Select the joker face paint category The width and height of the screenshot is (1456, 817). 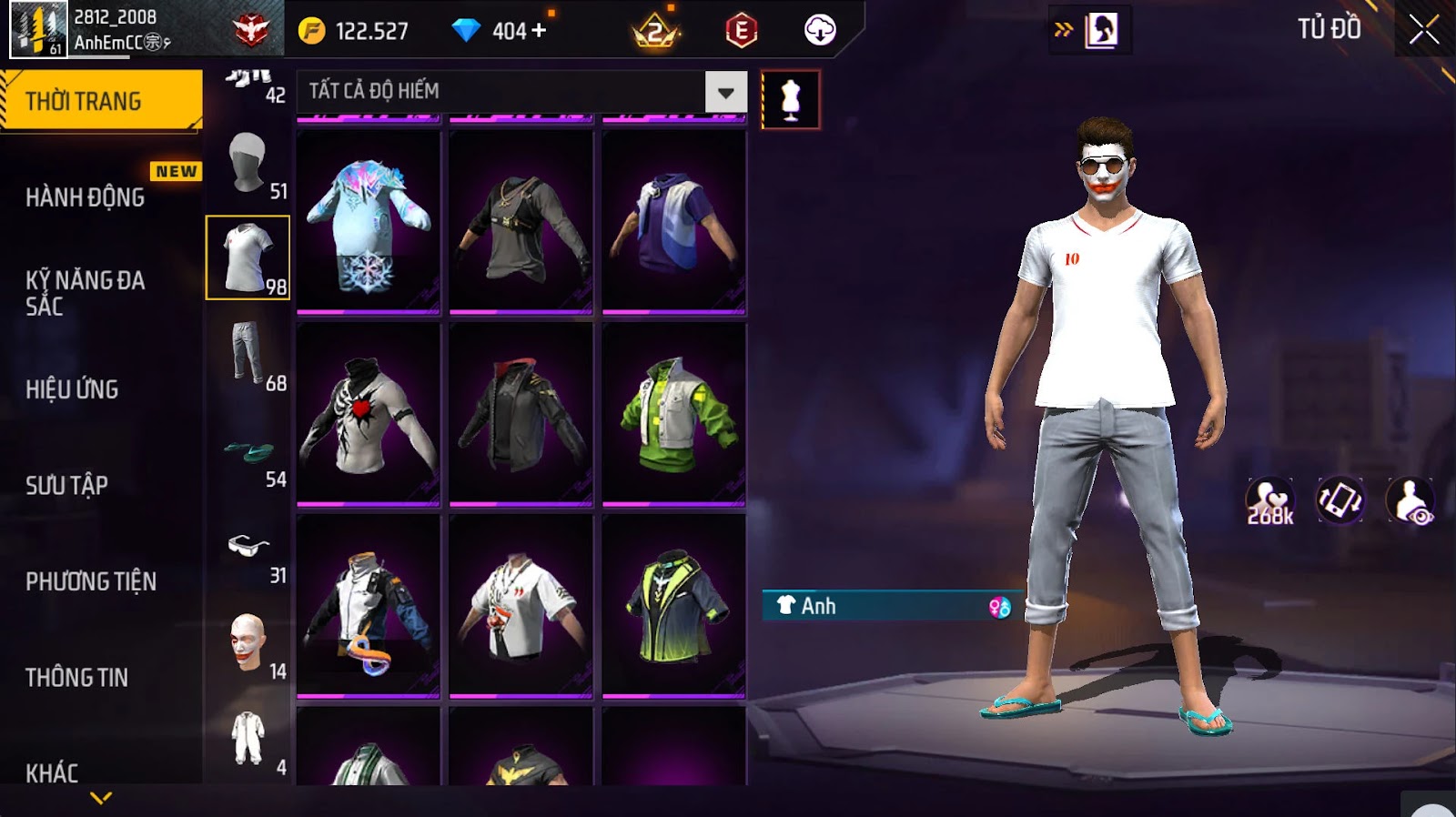coord(248,644)
